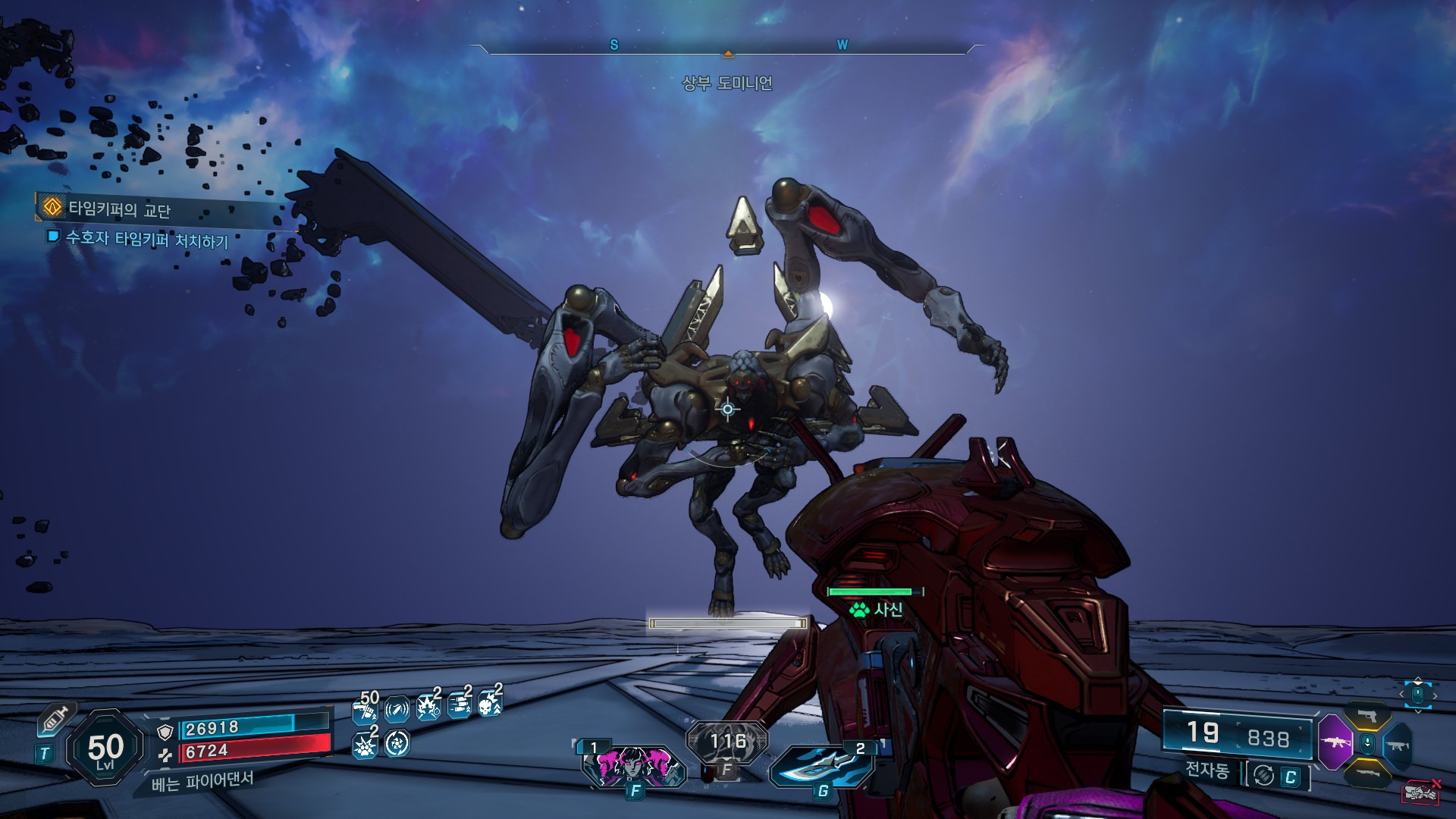Click the vehicle unavailable icon
This screenshot has width=1456, height=819.
pos(1421,792)
